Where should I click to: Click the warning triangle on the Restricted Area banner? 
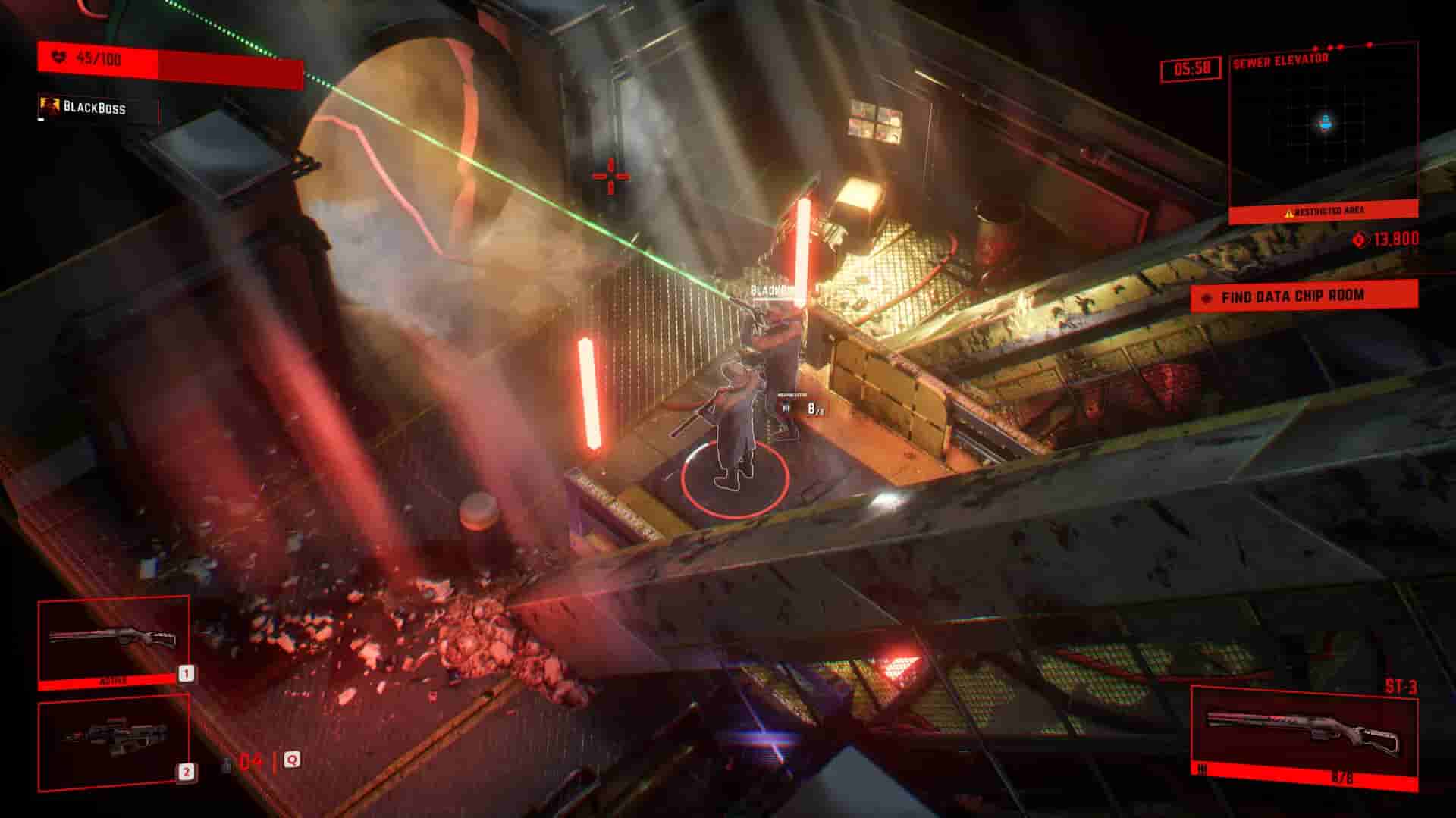[1289, 213]
